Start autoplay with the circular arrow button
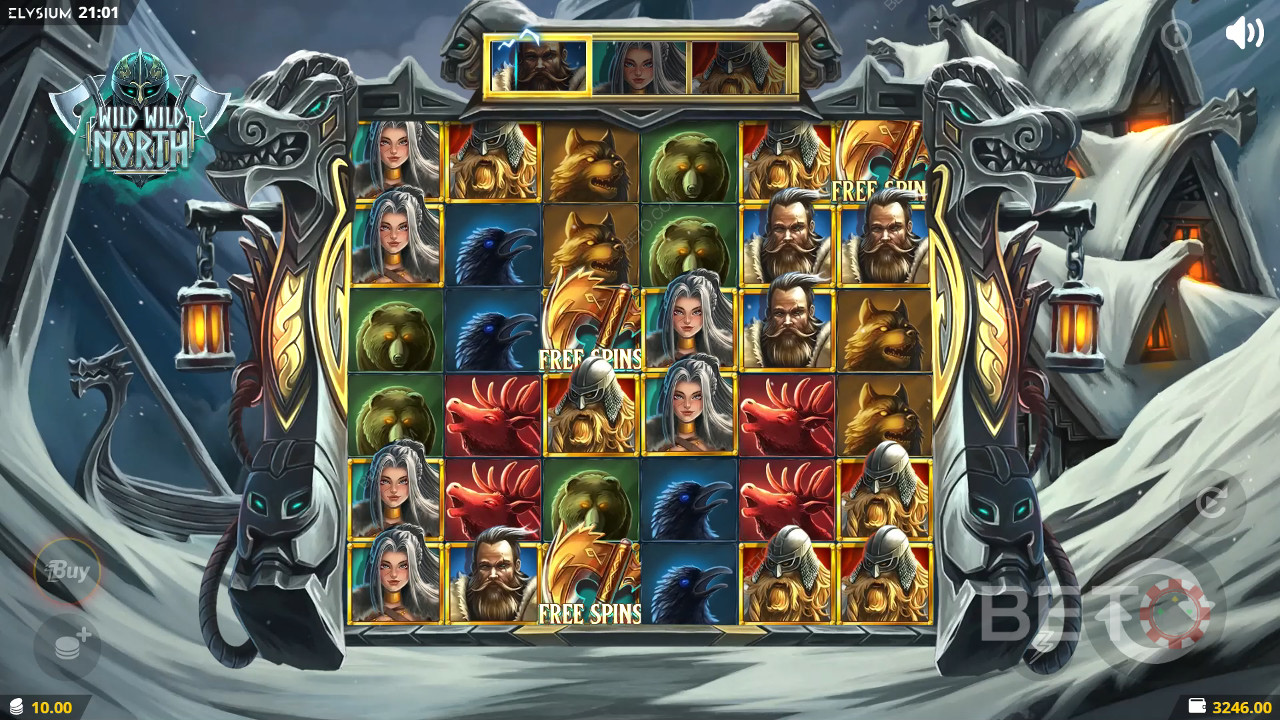1280x720 pixels. coord(1211,502)
